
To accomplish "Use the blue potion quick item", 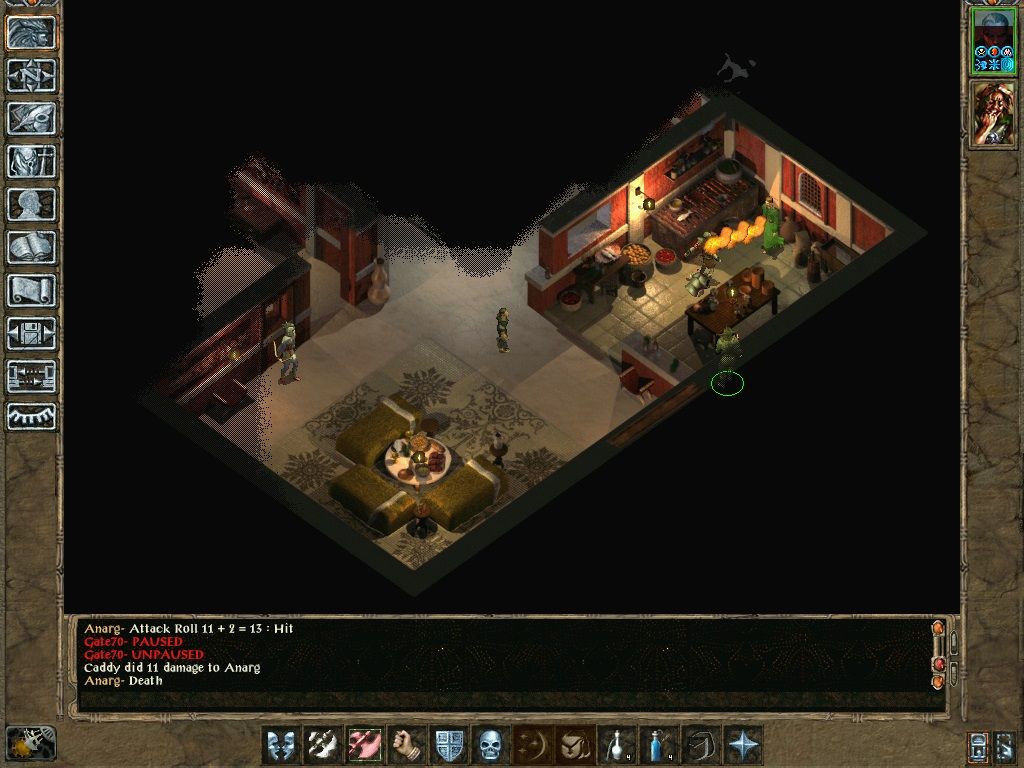I will pyautogui.click(x=659, y=745).
